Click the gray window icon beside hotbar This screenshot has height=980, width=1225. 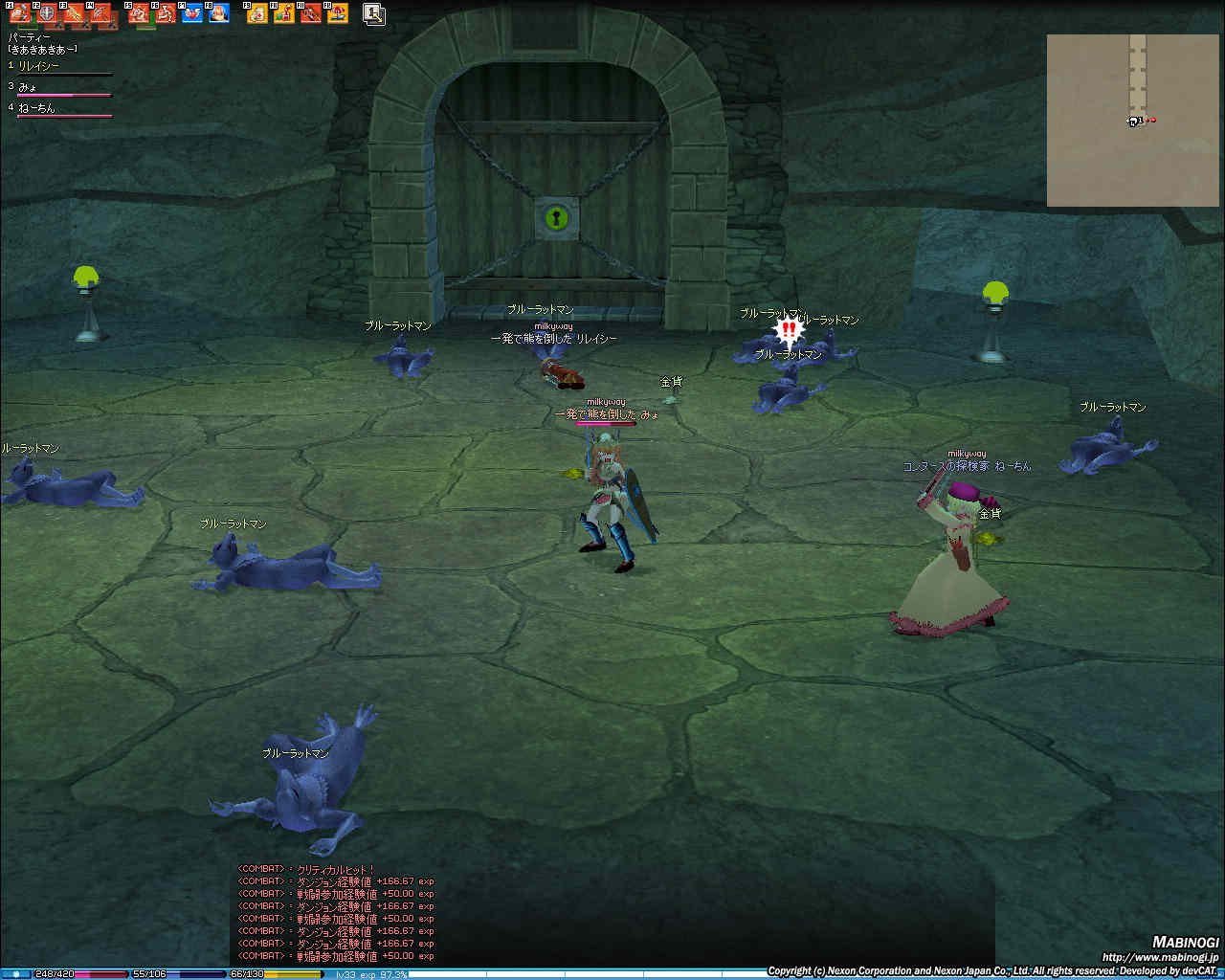point(374,14)
